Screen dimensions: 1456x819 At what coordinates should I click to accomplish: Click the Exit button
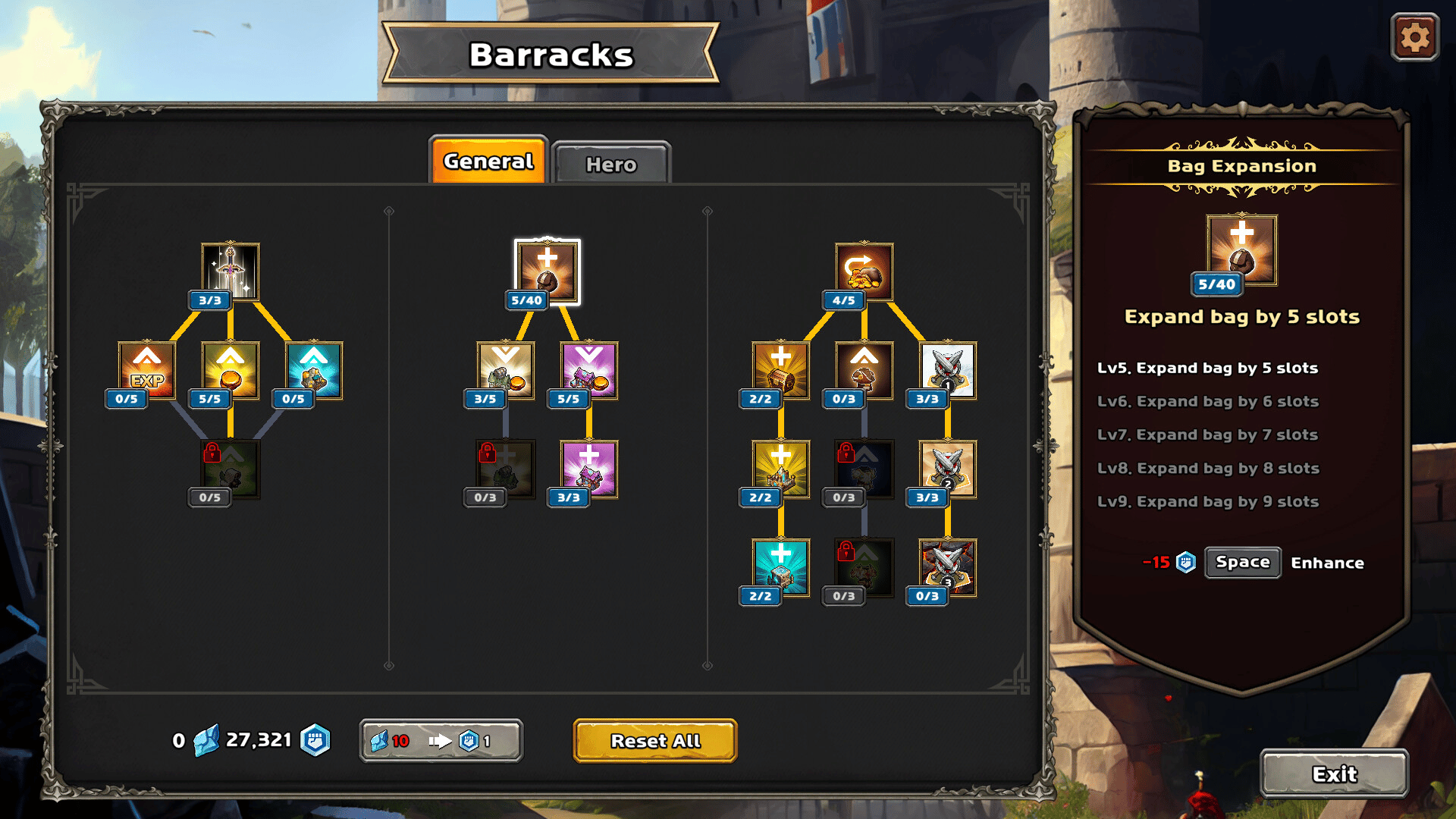1334,773
